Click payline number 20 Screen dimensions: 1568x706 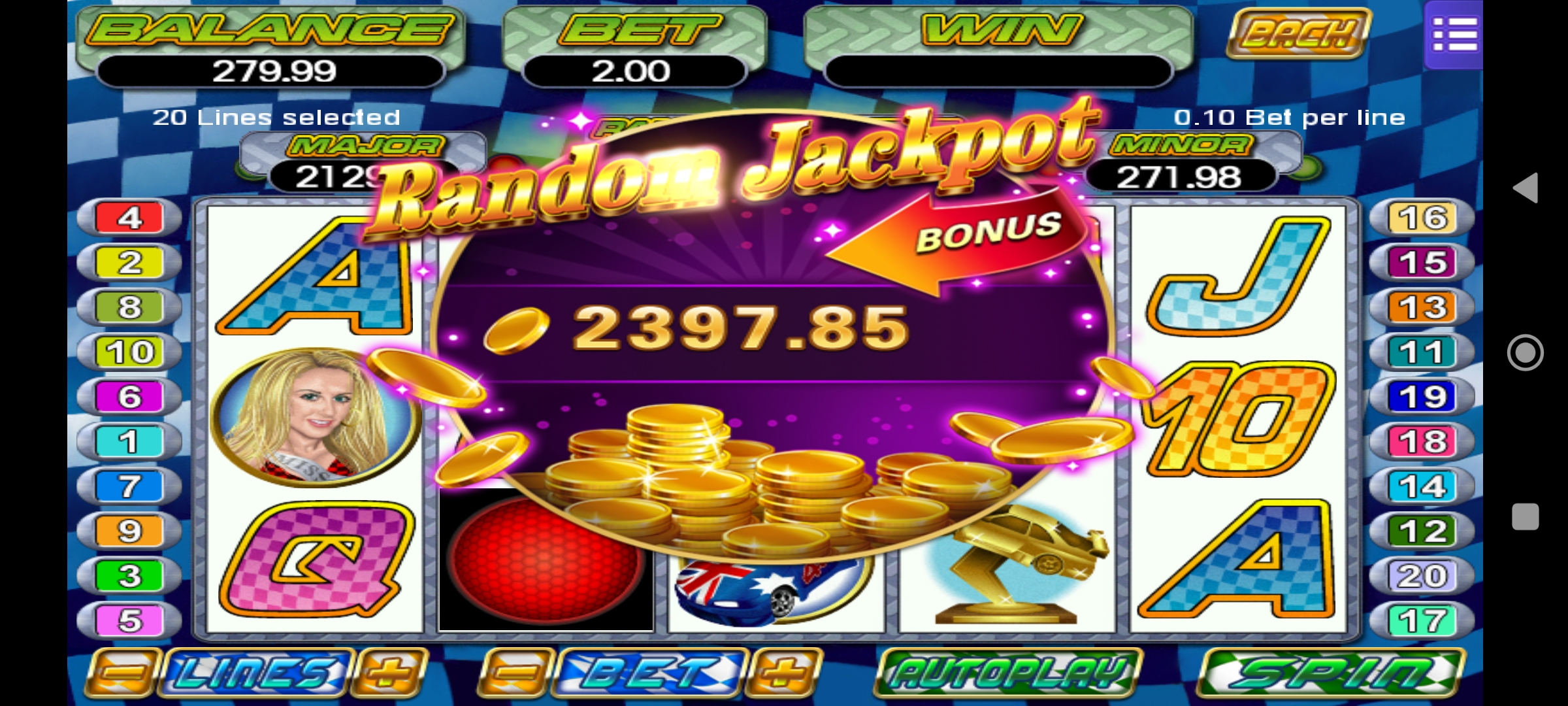pyautogui.click(x=1422, y=576)
